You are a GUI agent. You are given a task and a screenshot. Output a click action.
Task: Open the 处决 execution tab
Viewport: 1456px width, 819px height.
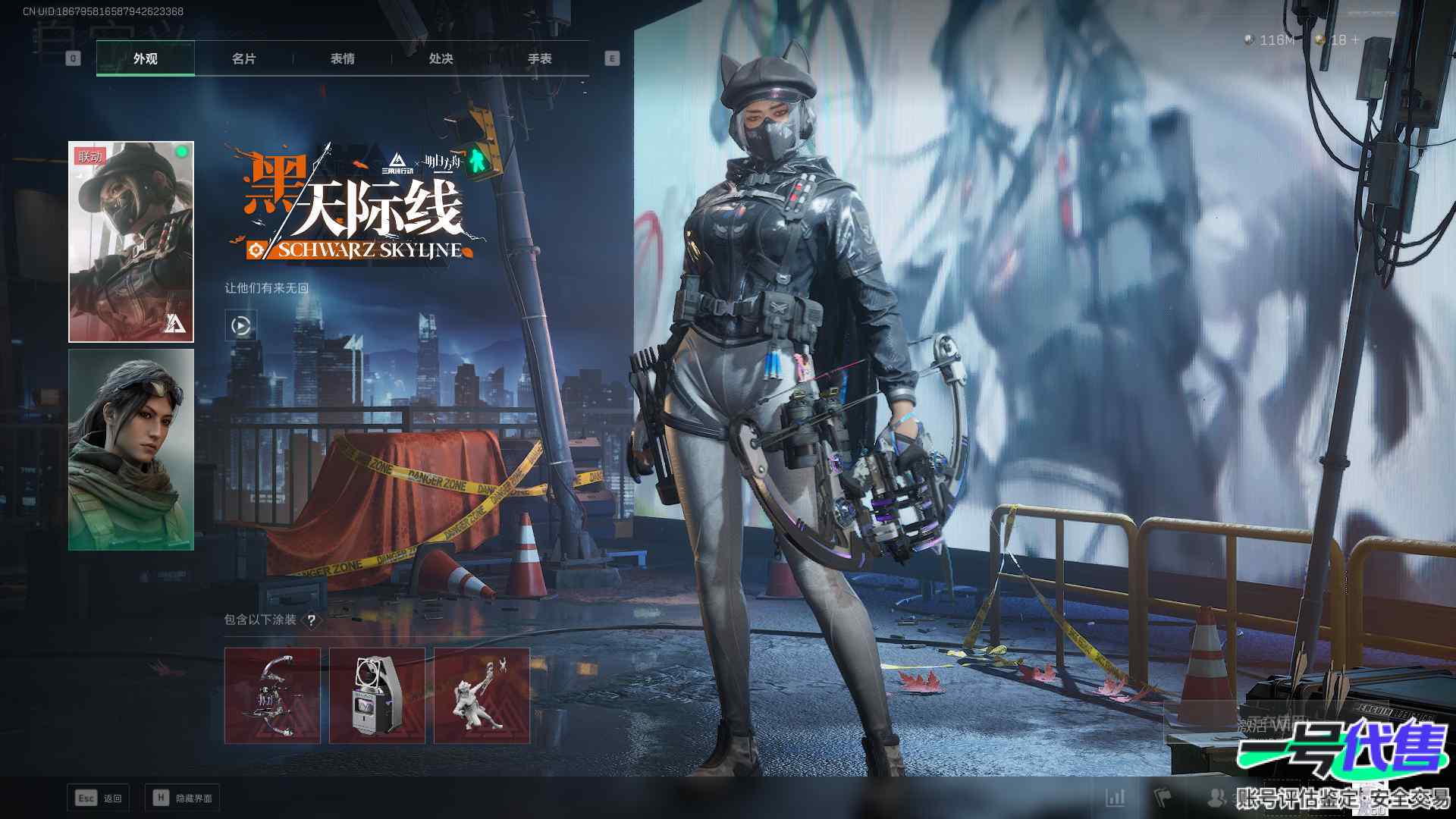pos(441,58)
